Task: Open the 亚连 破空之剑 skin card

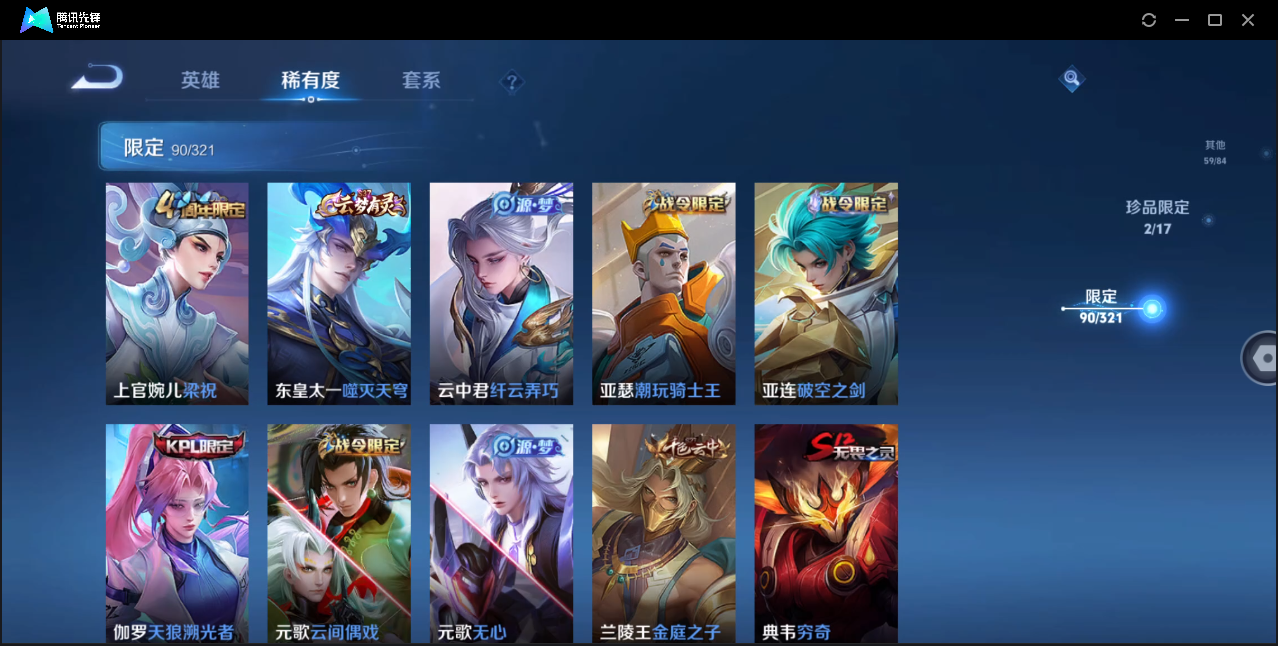Action: pyautogui.click(x=826, y=293)
